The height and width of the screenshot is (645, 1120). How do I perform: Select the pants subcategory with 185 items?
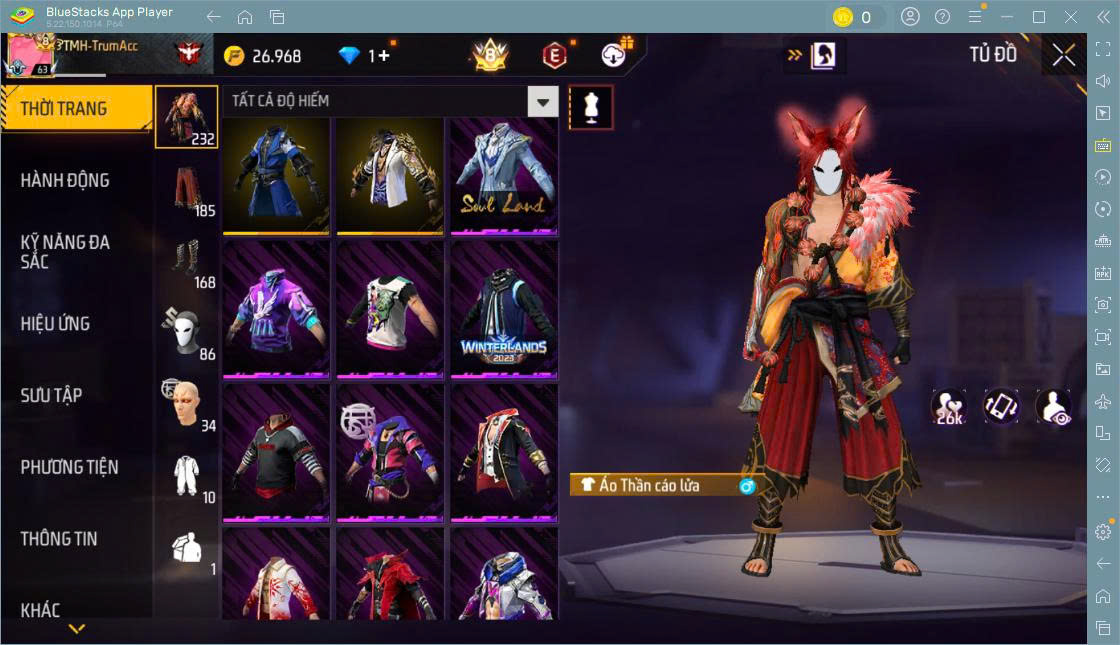[186, 189]
